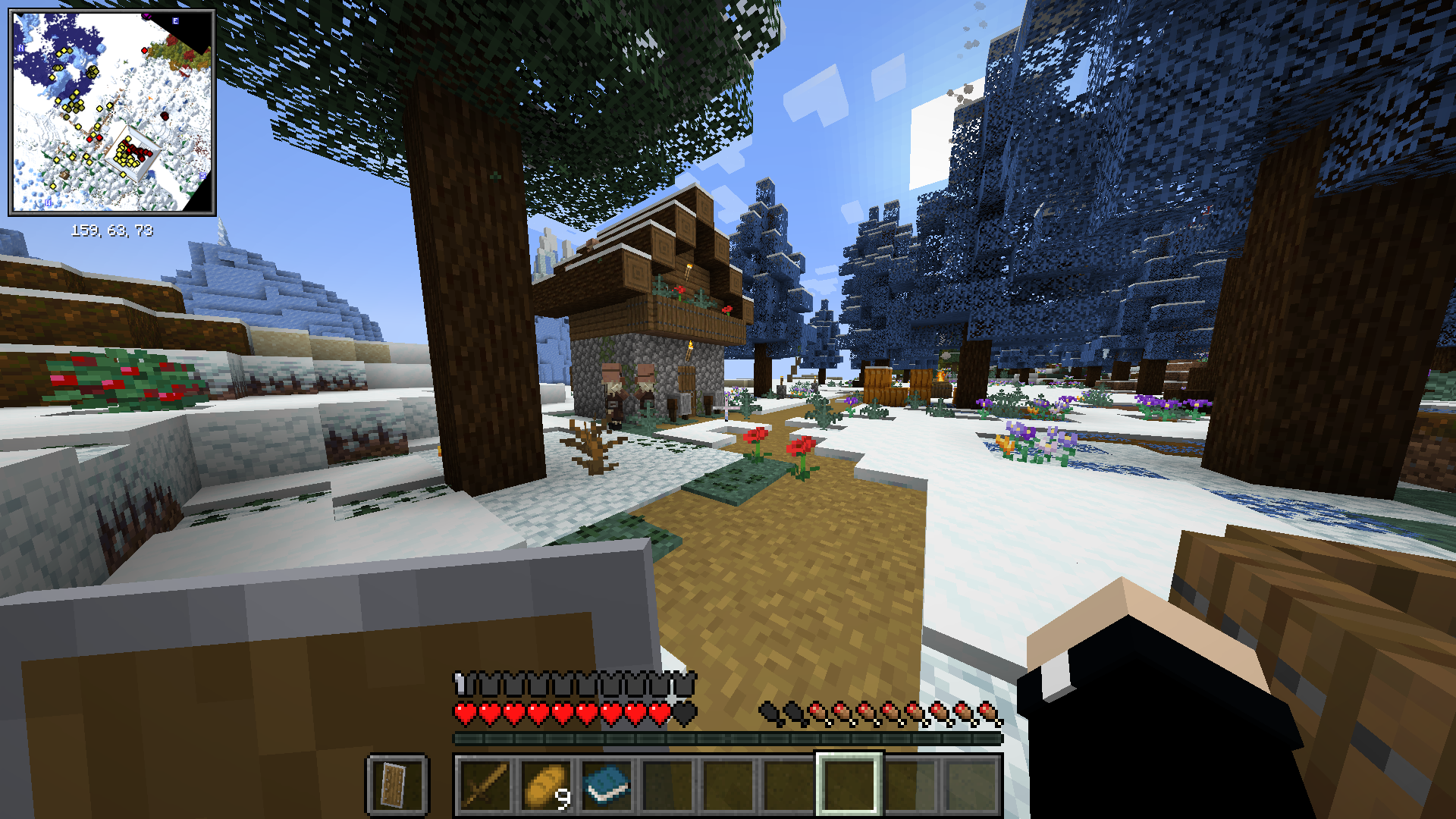Click the torch on the house wall
Image resolution: width=1456 pixels, height=819 pixels.
tap(690, 350)
